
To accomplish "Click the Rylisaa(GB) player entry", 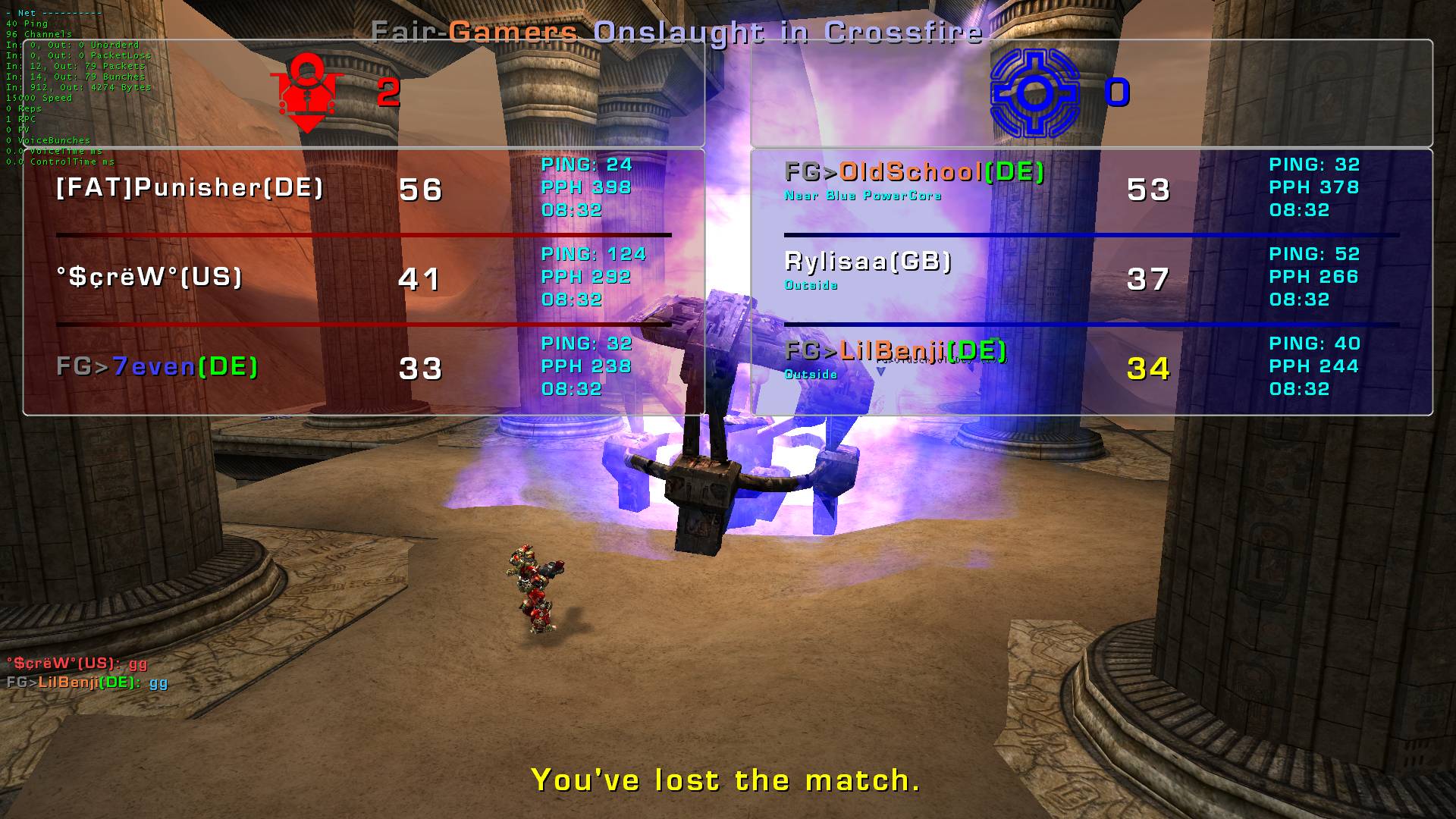I will [x=868, y=262].
